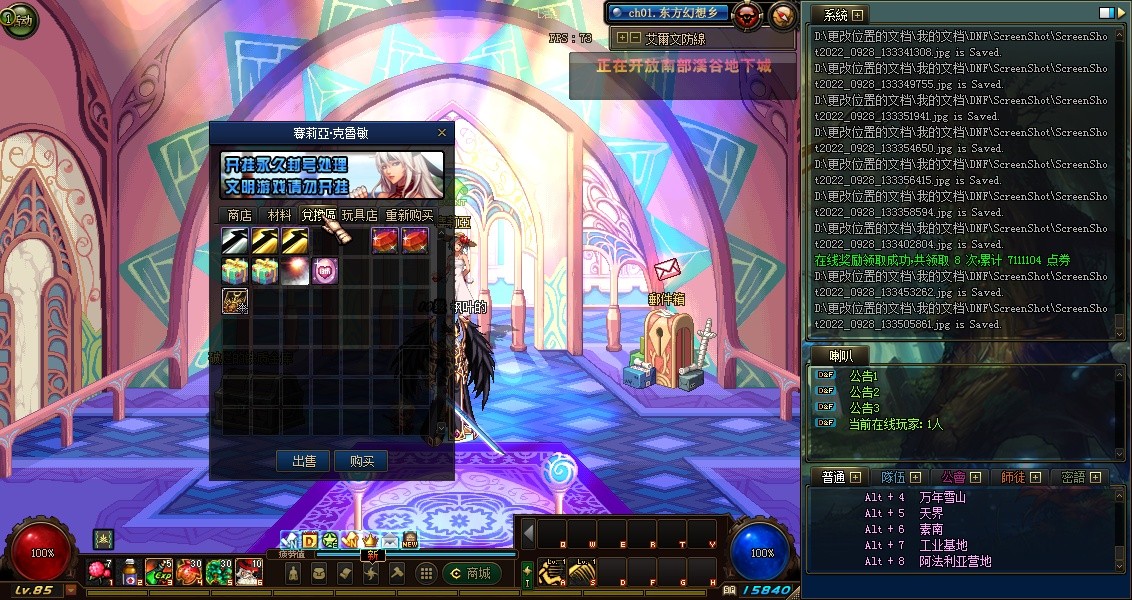This screenshot has width=1132, height=600.
Task: Close the NPC shop window
Action: 442,132
